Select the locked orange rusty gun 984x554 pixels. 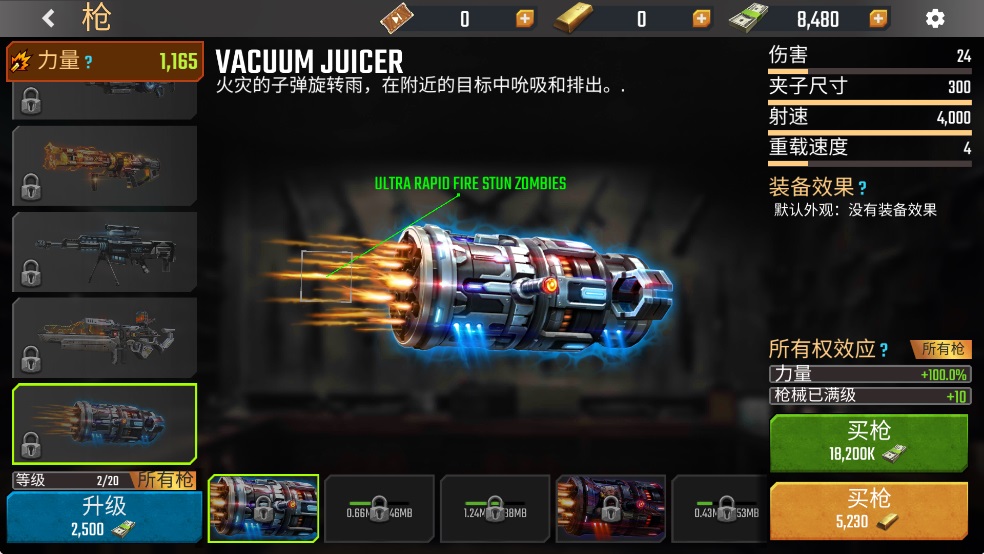coord(104,165)
